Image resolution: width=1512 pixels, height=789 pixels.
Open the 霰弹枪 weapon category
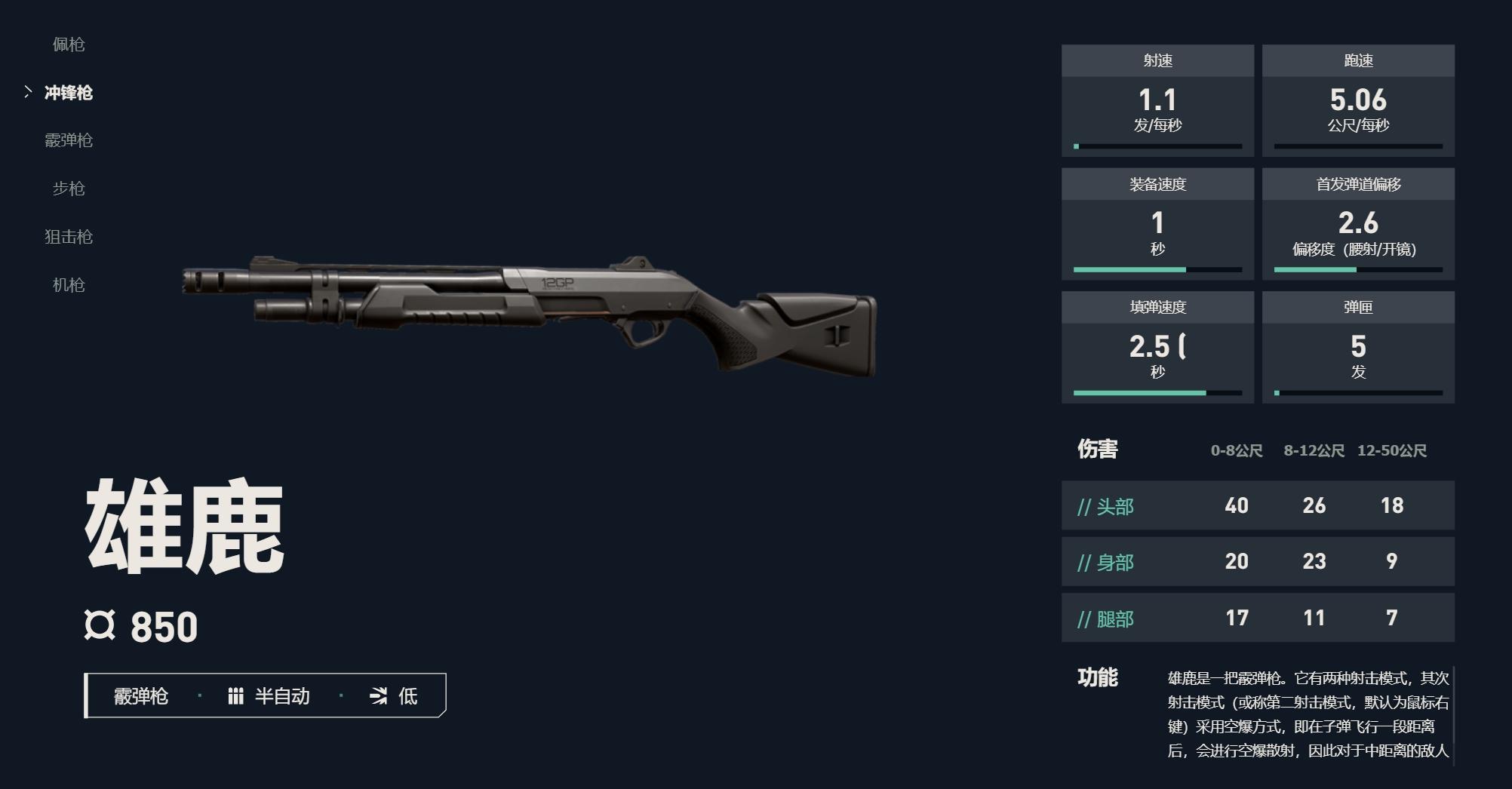(x=68, y=140)
